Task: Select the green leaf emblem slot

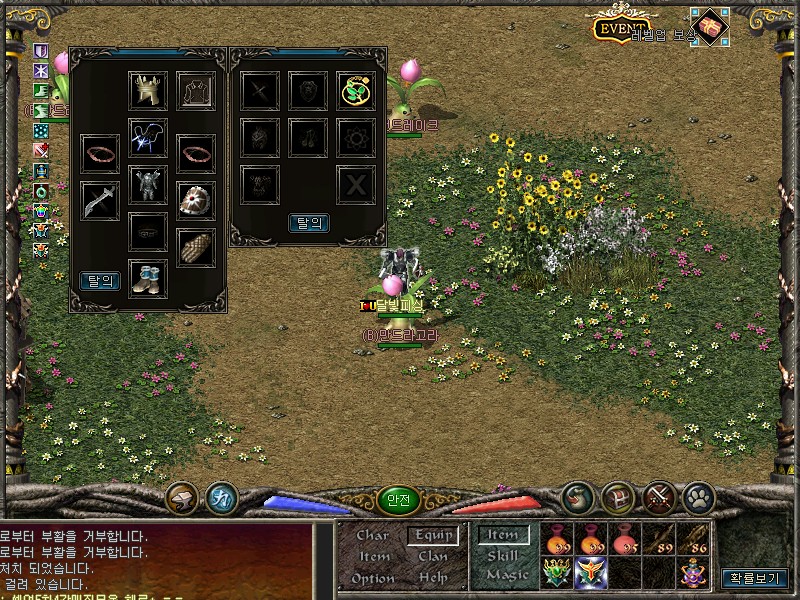Action: tap(355, 91)
